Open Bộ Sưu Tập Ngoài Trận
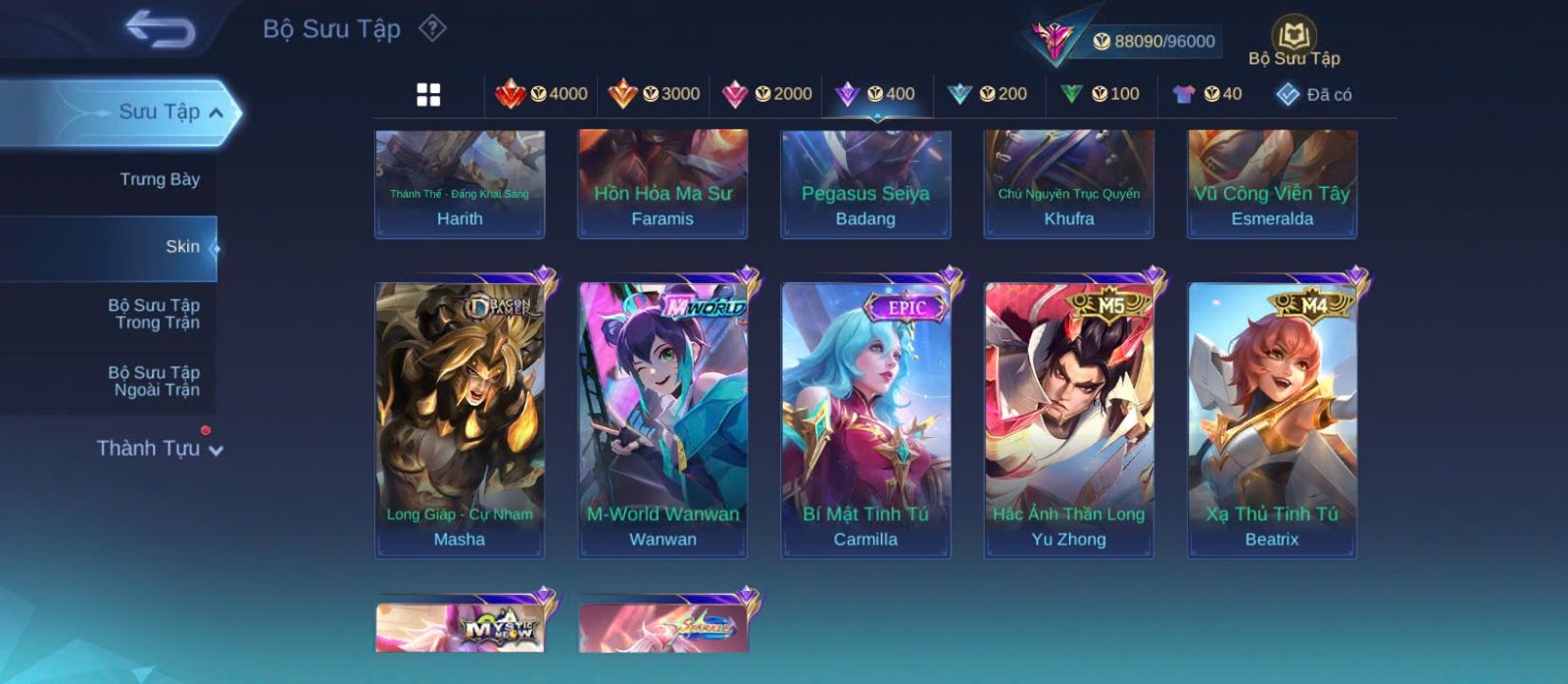Image resolution: width=1568 pixels, height=684 pixels. pos(154,381)
